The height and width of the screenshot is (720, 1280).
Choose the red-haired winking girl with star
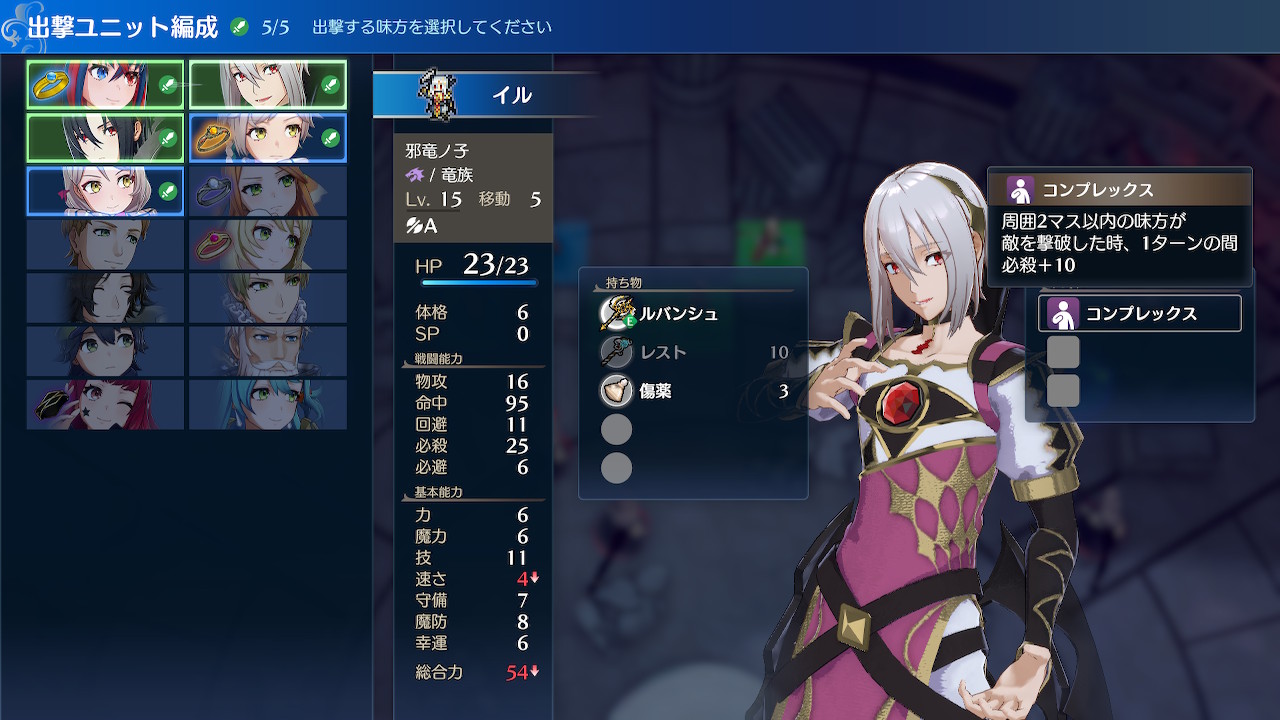click(105, 404)
